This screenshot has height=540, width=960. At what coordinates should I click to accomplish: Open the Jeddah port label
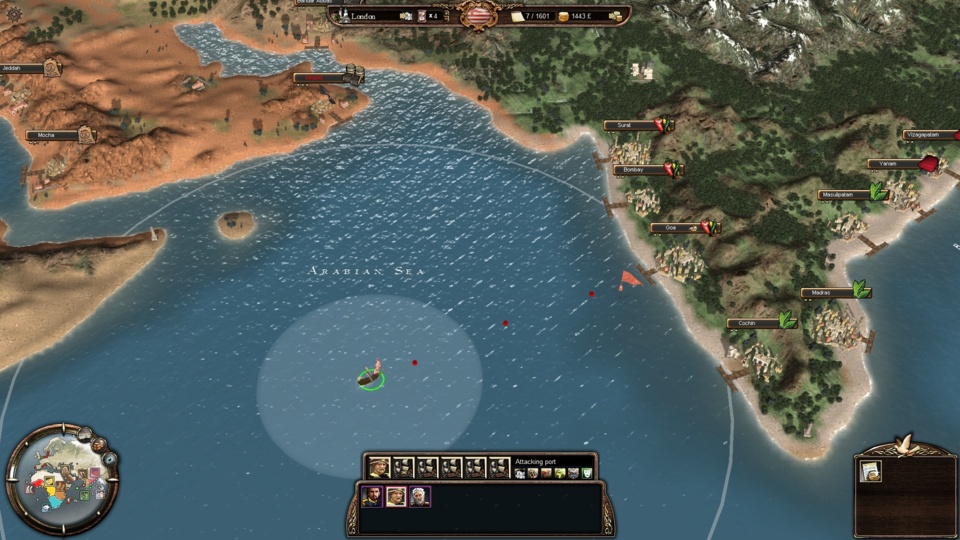point(22,69)
